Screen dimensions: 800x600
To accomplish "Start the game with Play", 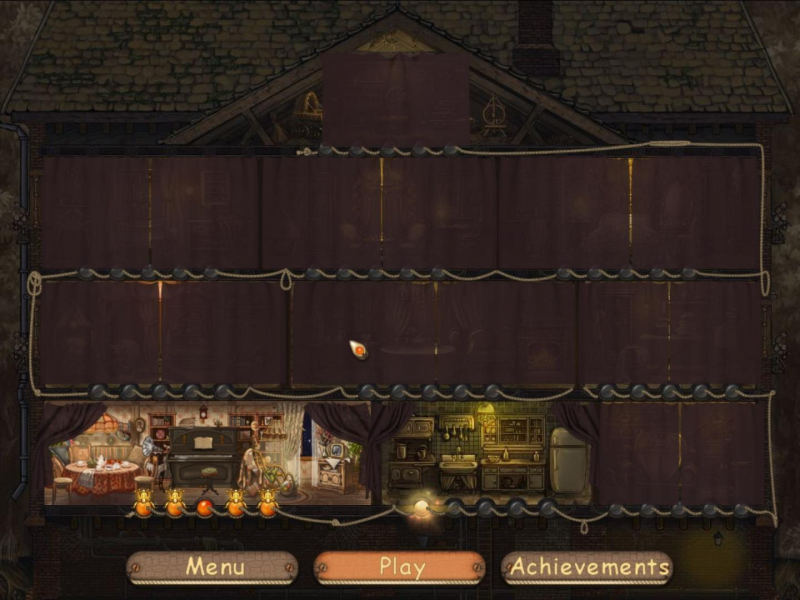I will click(x=400, y=567).
